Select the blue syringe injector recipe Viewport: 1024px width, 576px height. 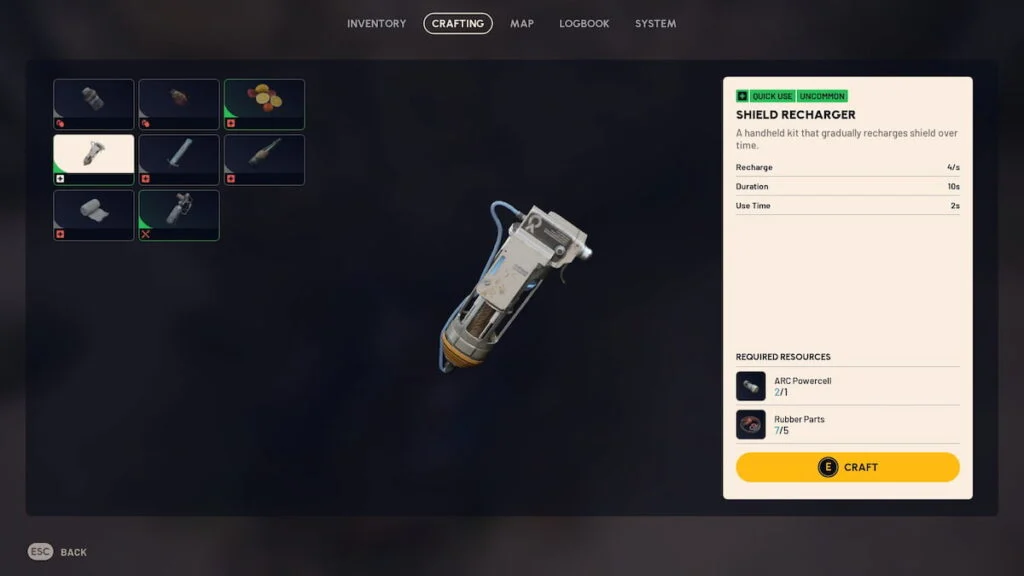point(178,160)
